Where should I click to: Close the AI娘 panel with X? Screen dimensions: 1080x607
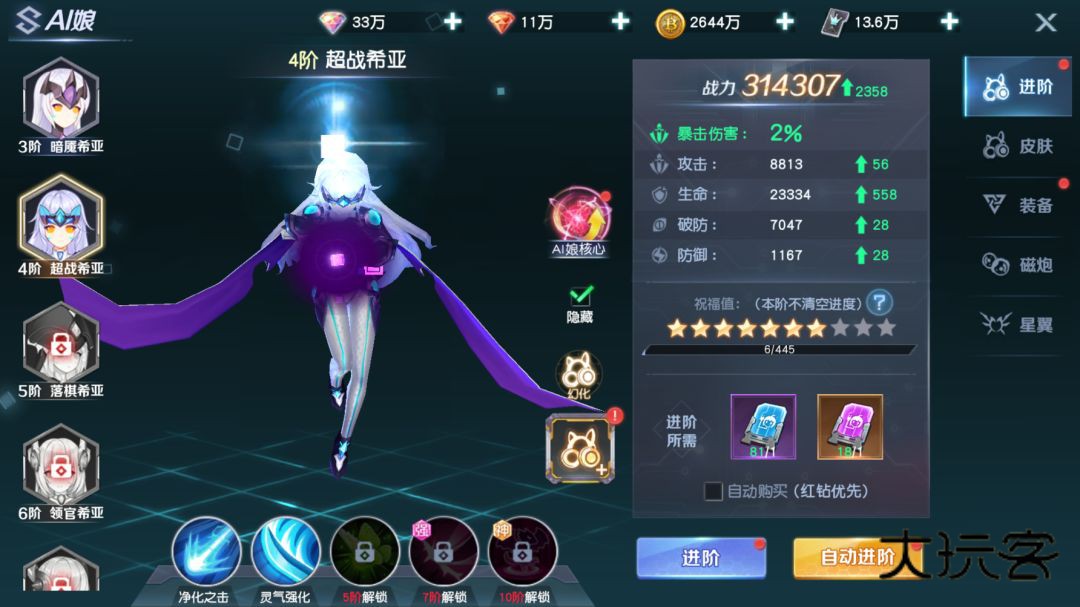[x=1045, y=22]
